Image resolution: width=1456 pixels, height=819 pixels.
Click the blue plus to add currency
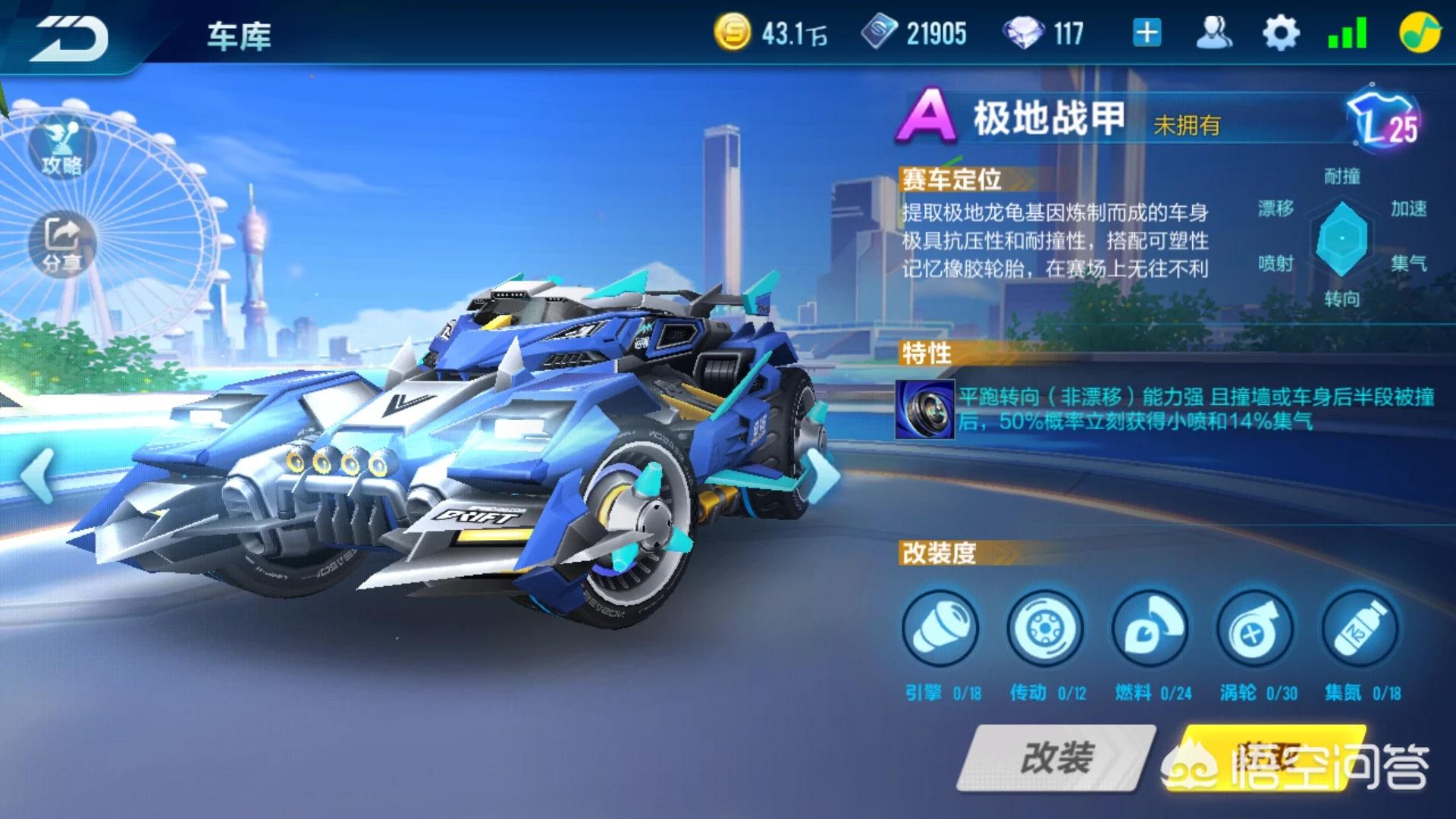click(1147, 33)
